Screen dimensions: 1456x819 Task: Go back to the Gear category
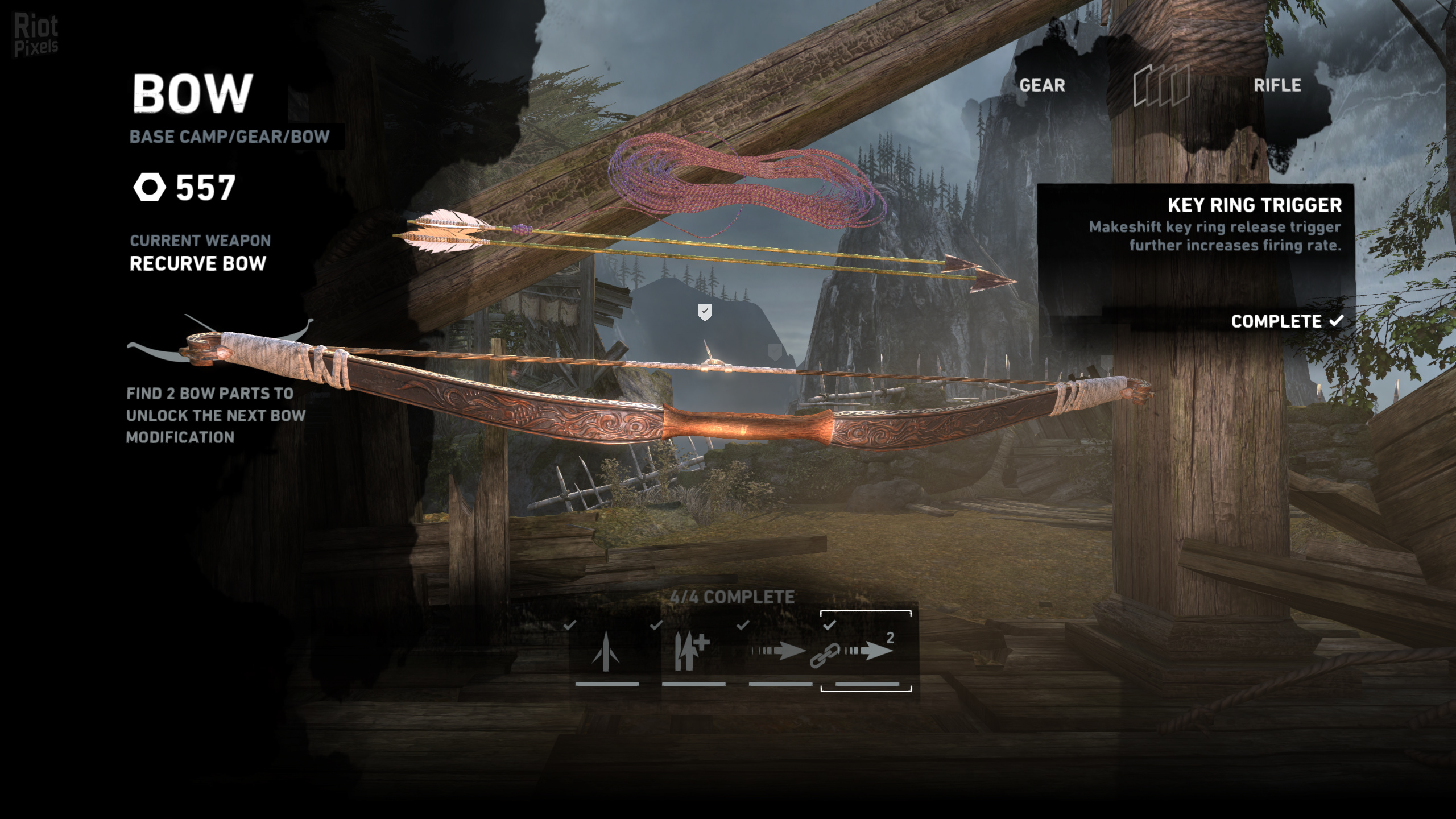pos(1042,85)
